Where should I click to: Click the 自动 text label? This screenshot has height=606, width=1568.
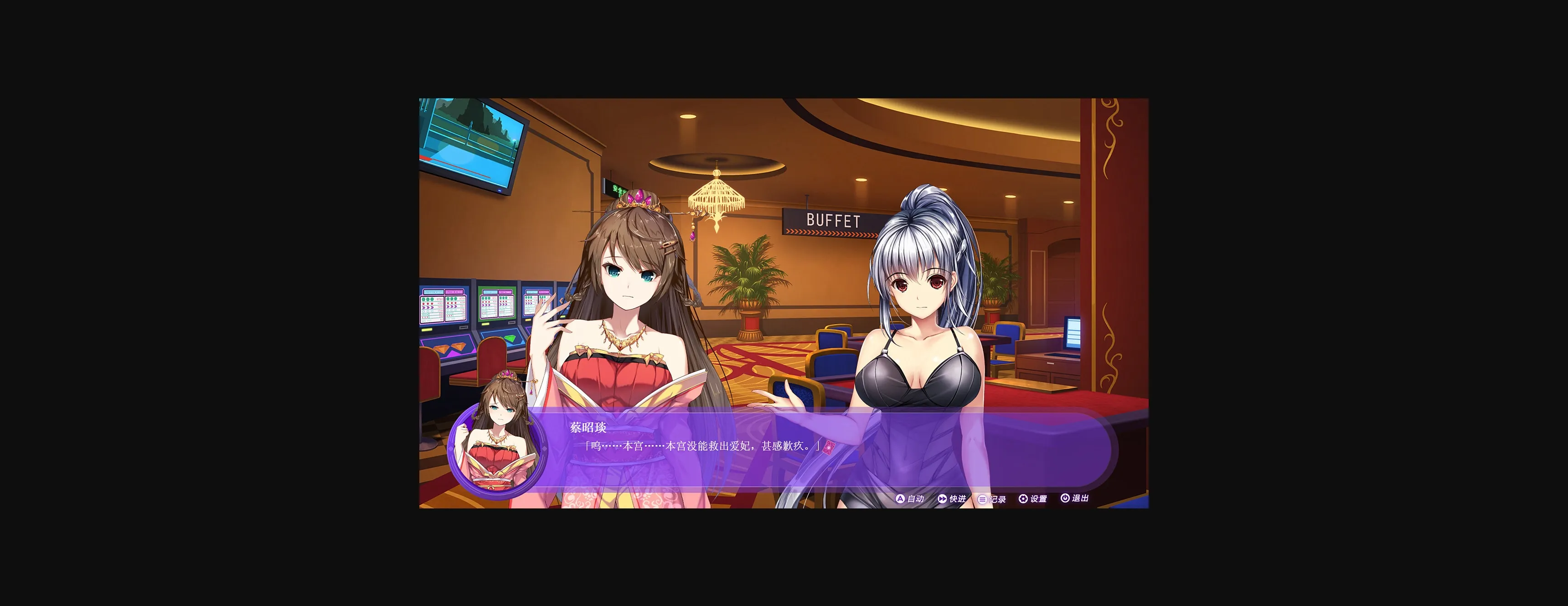[917, 498]
